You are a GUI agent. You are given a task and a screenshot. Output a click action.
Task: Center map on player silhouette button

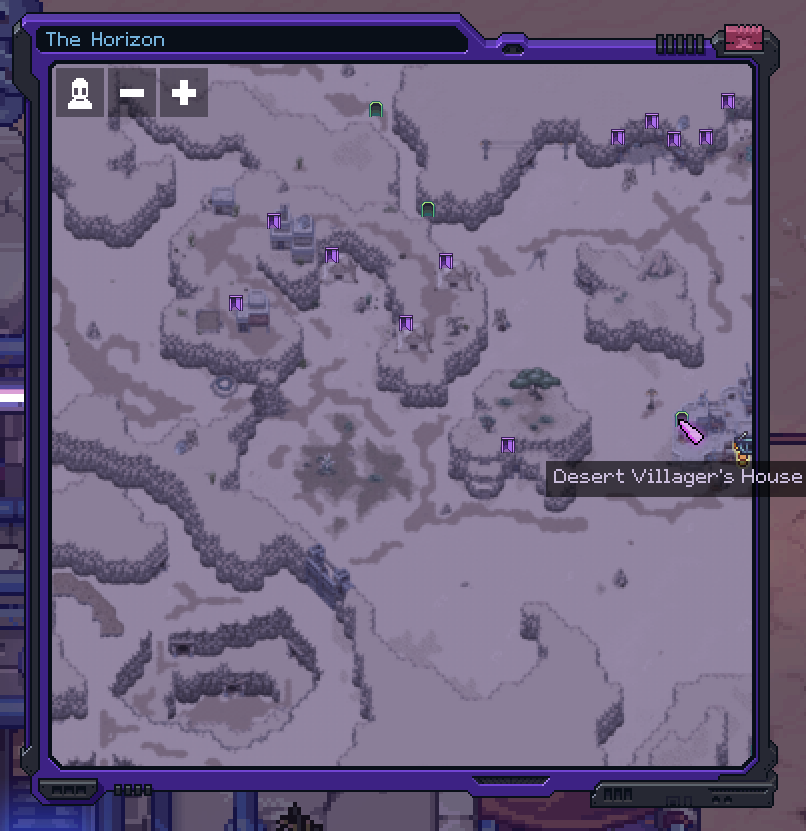click(x=80, y=93)
